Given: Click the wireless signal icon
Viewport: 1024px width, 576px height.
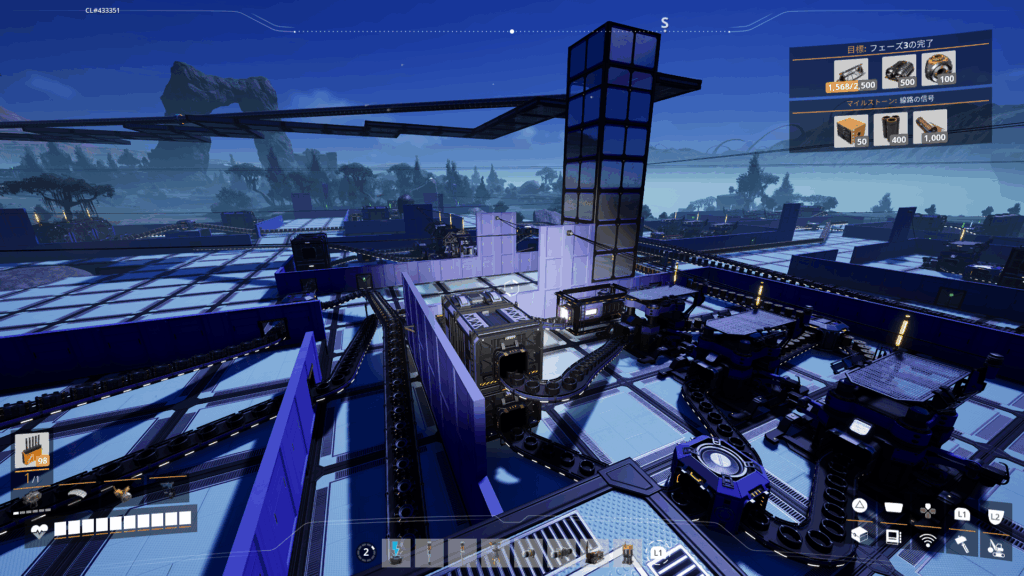Looking at the screenshot, I should coord(929,541).
